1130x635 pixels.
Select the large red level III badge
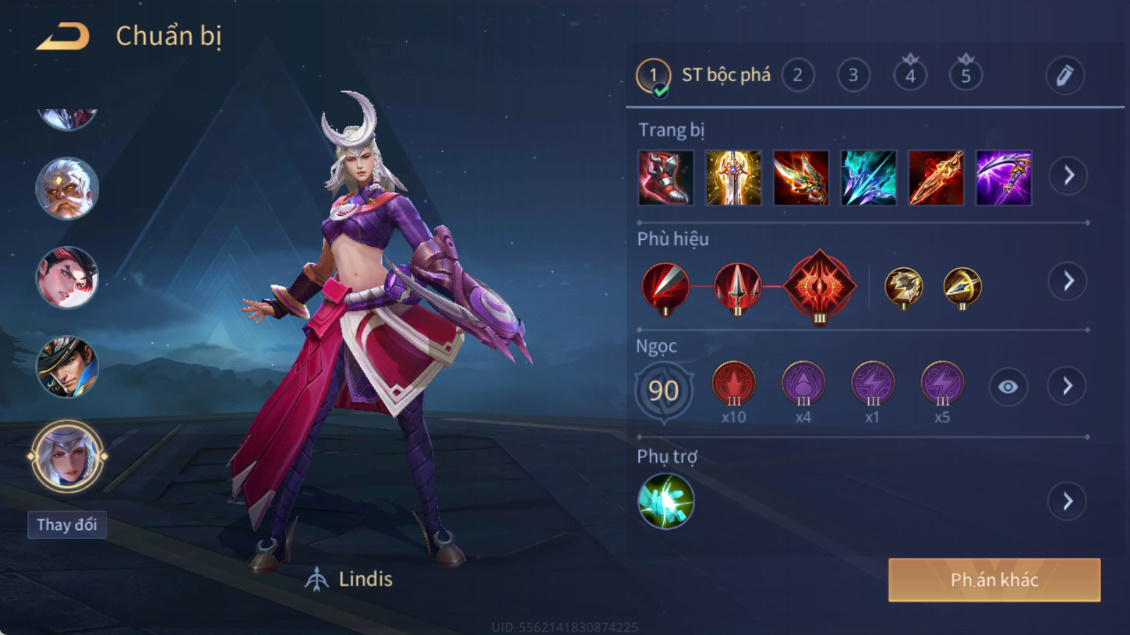pos(820,287)
